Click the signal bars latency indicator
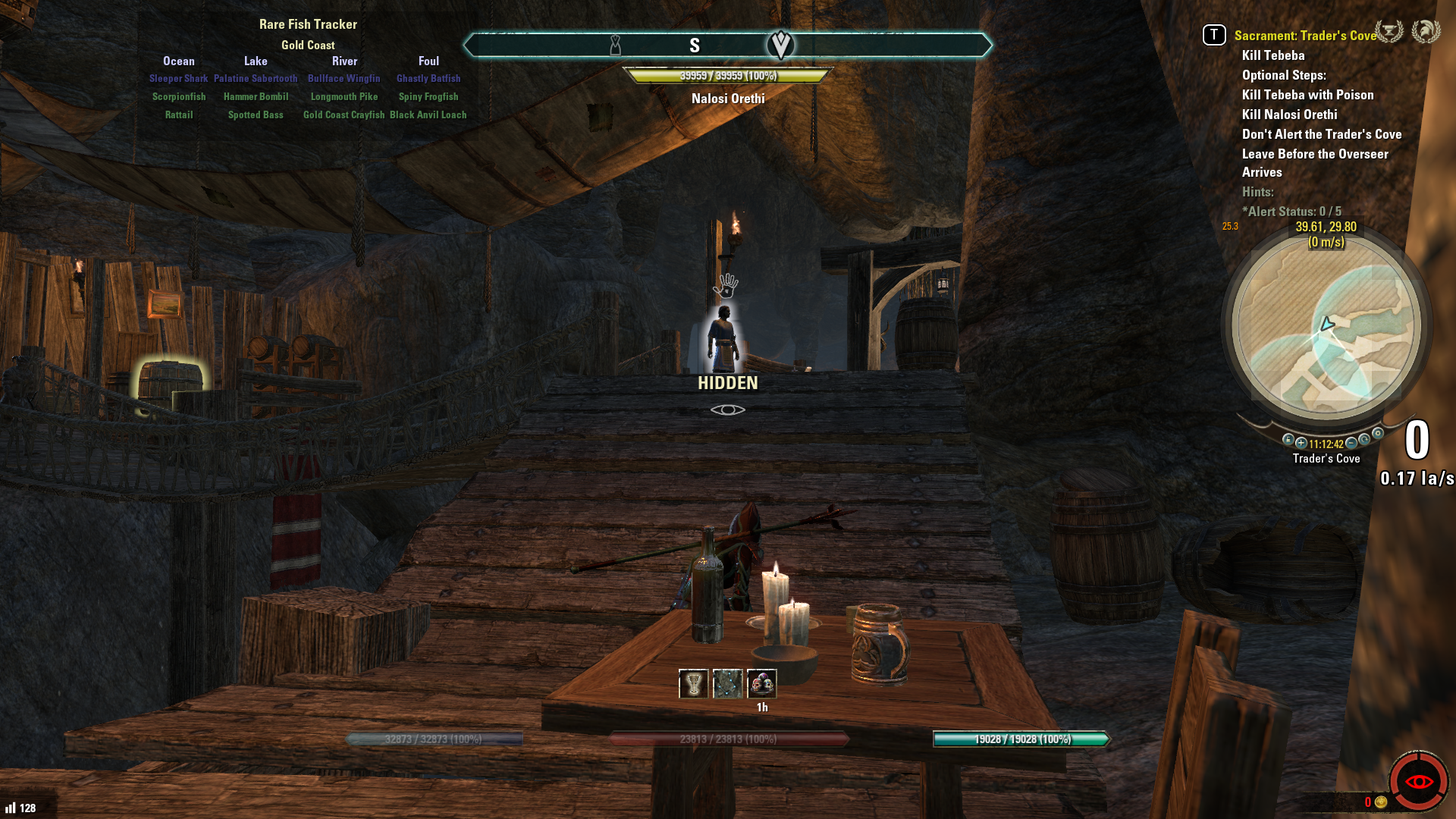The image size is (1456, 819). [11, 808]
